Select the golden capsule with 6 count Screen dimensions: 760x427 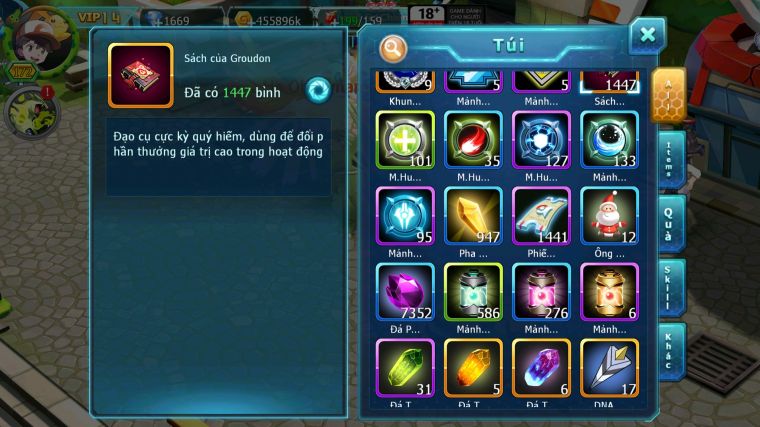pyautogui.click(x=609, y=292)
